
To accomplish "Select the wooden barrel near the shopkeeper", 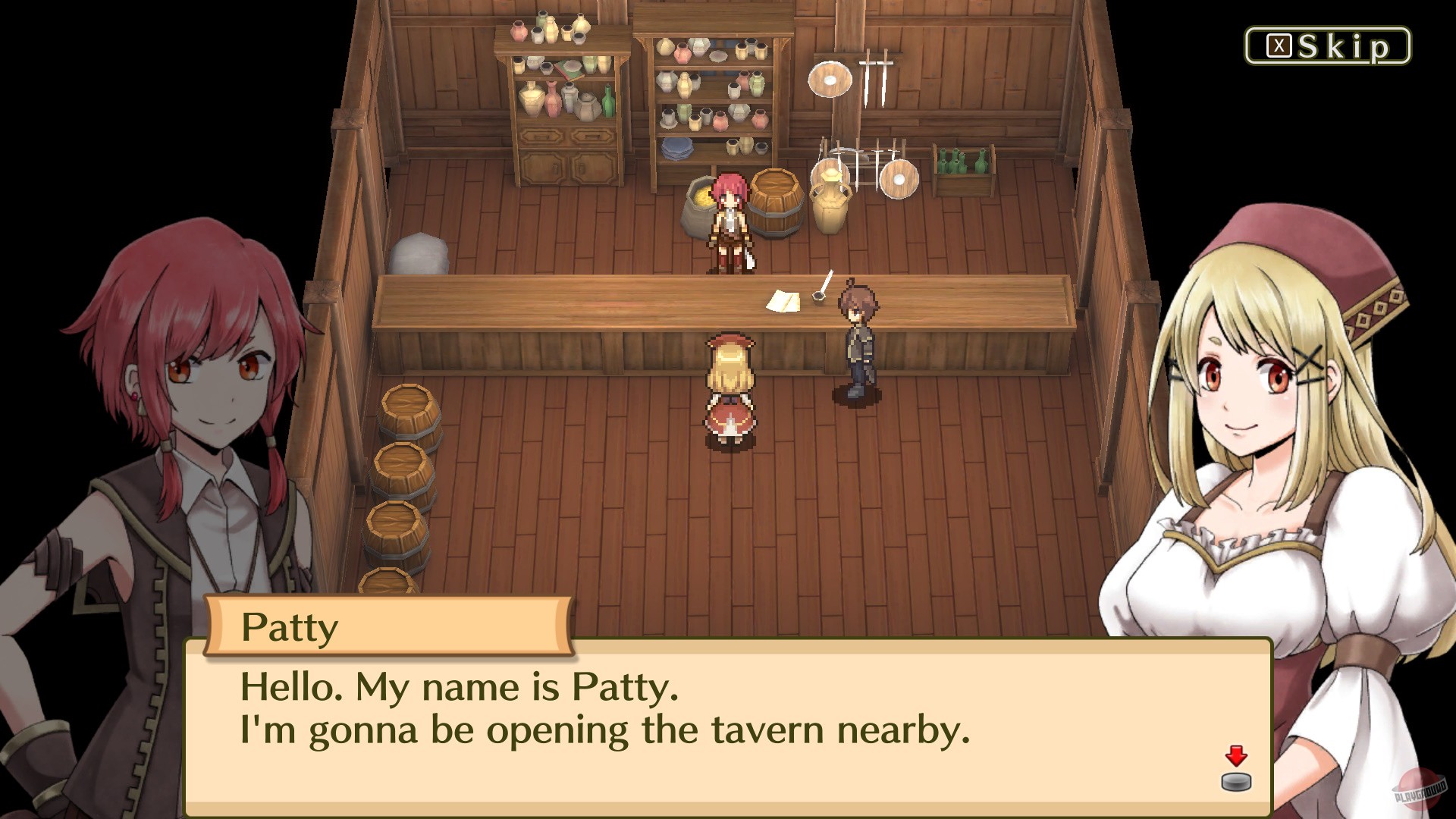I will pos(773,203).
